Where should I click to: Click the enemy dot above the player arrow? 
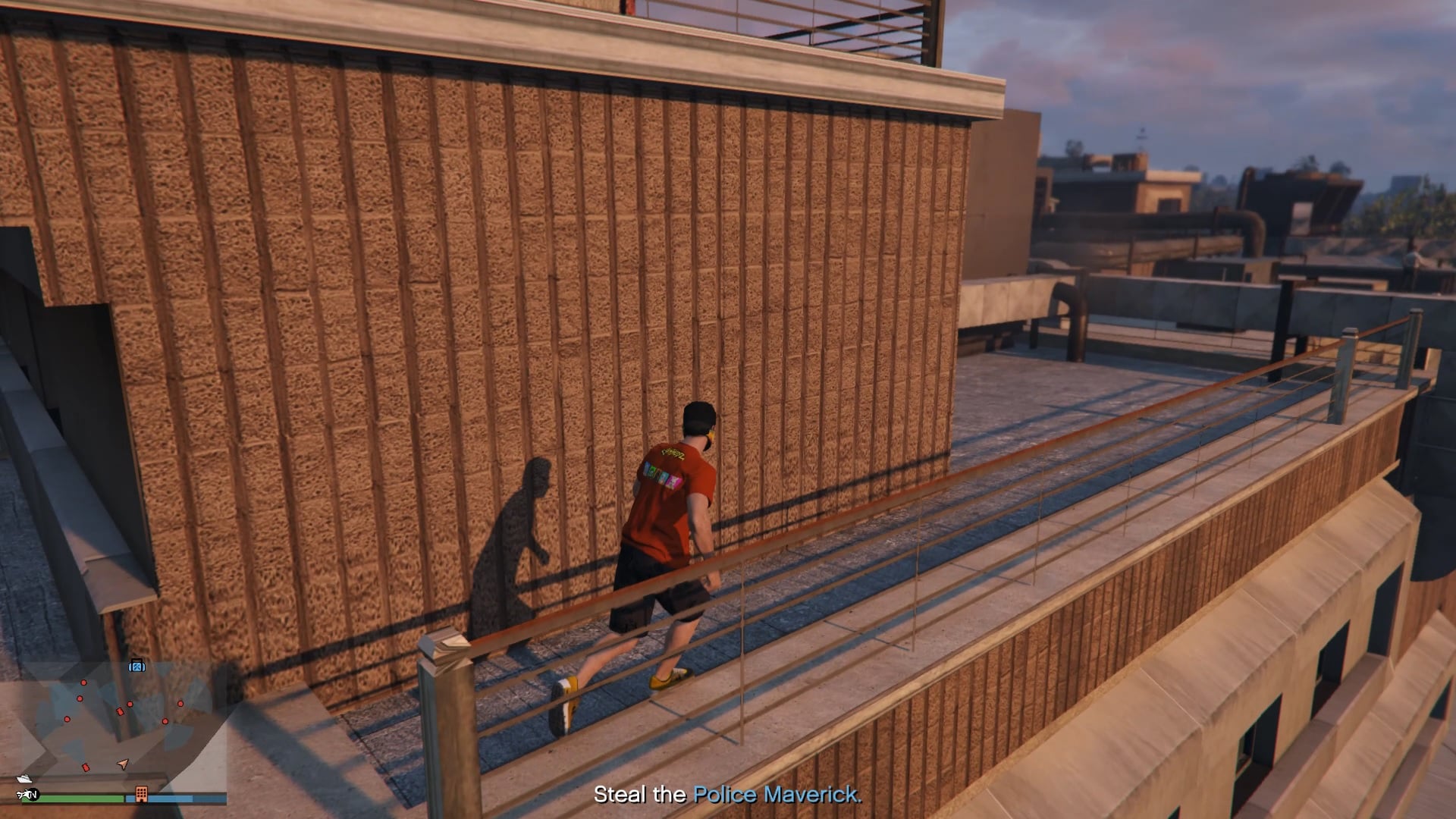click(x=130, y=704)
